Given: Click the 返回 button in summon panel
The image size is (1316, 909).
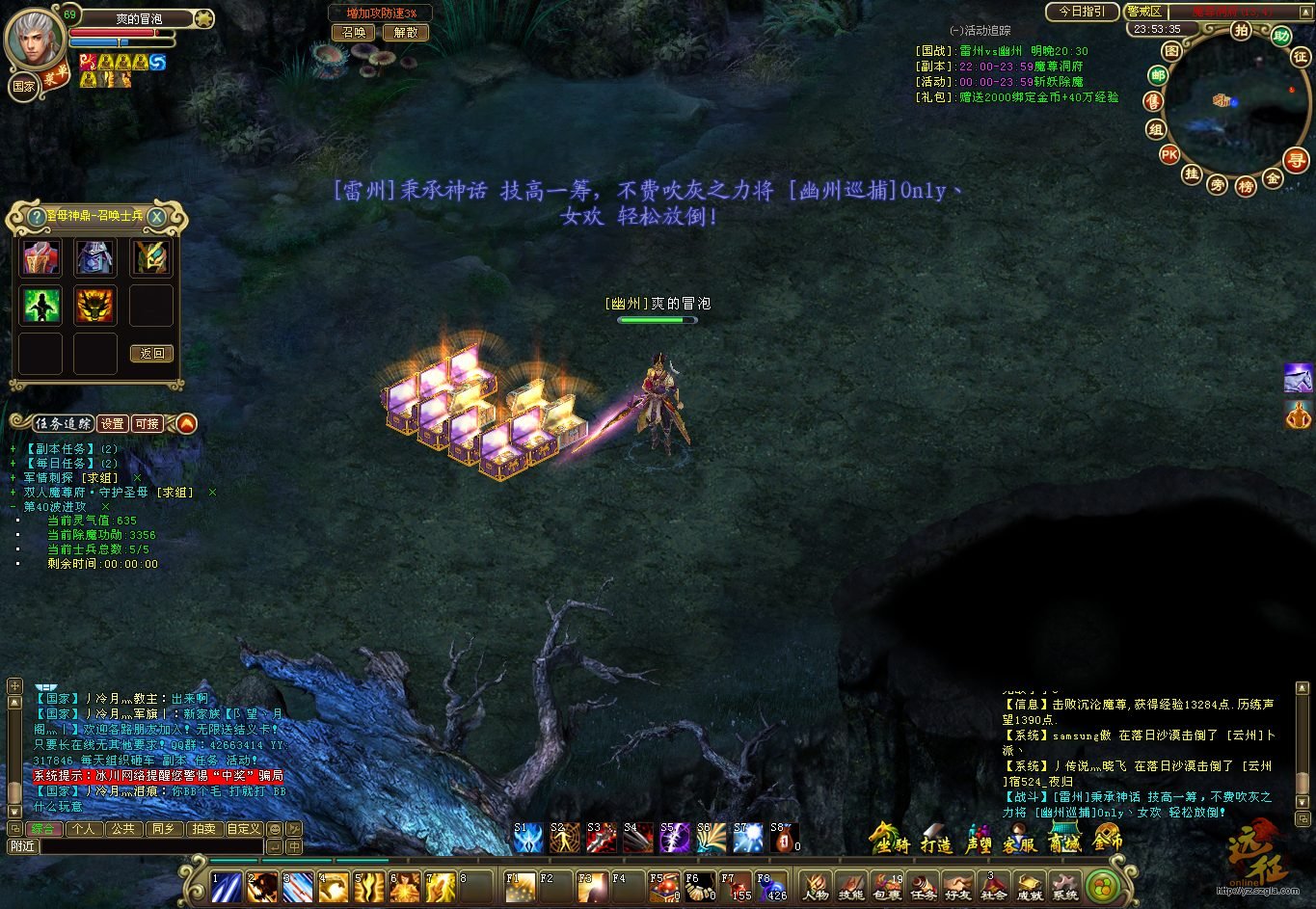Looking at the screenshot, I should click(x=151, y=354).
